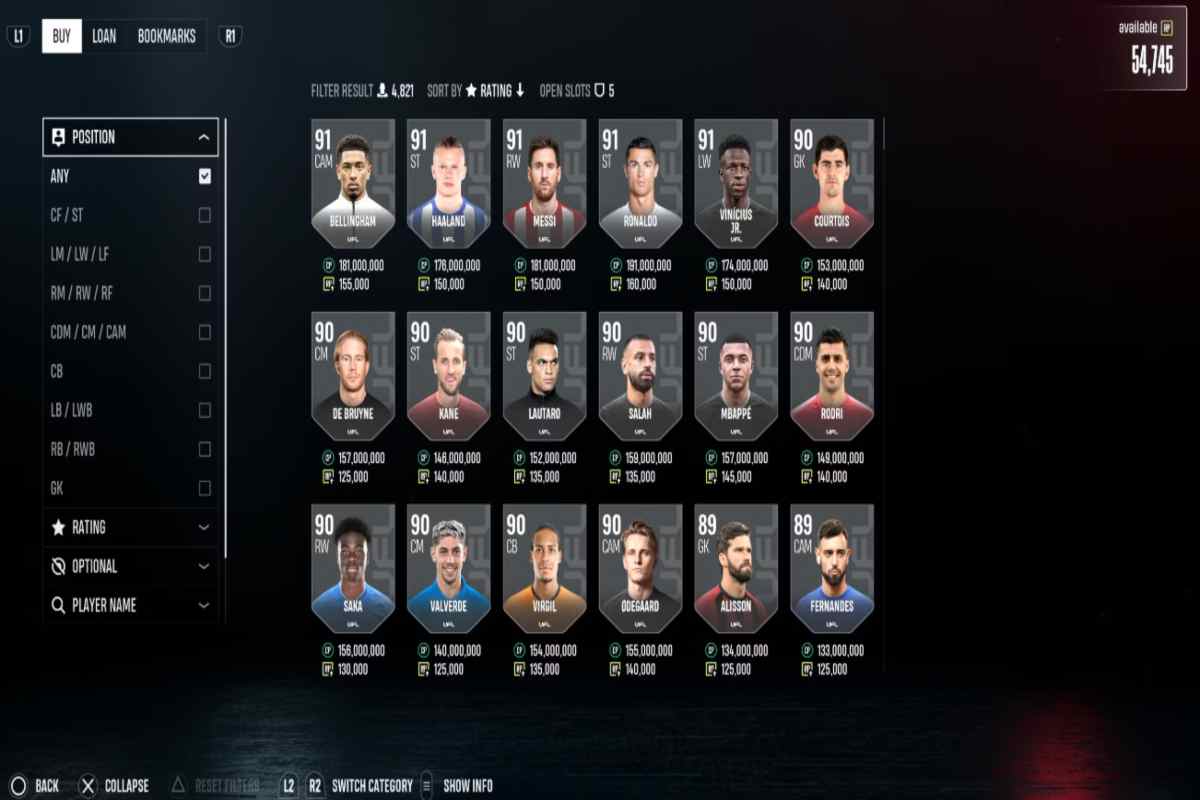This screenshot has height=800, width=1200.
Task: Pick the Virgil centre-back card
Action: coord(544,568)
